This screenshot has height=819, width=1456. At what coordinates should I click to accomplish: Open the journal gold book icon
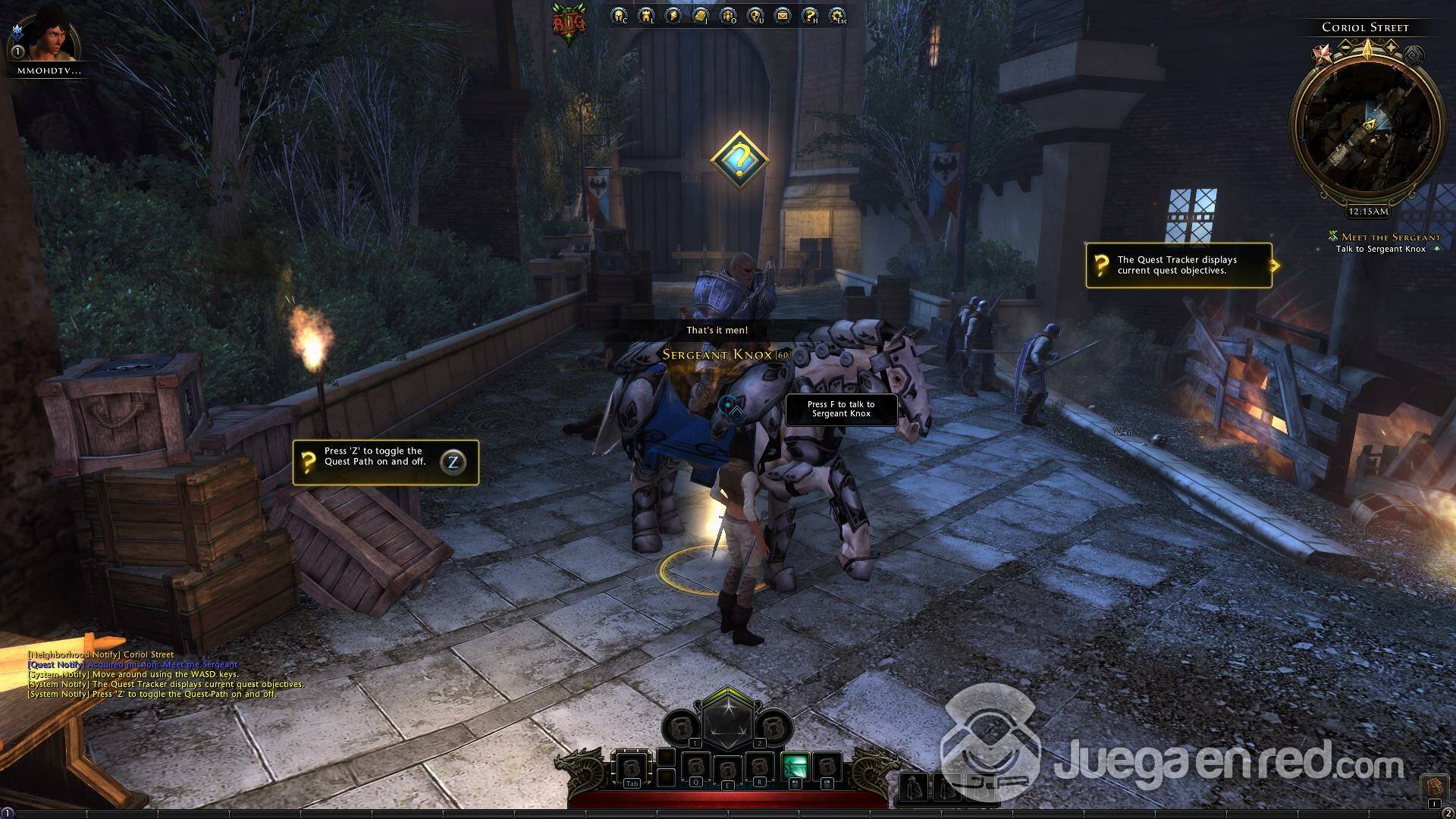701,16
